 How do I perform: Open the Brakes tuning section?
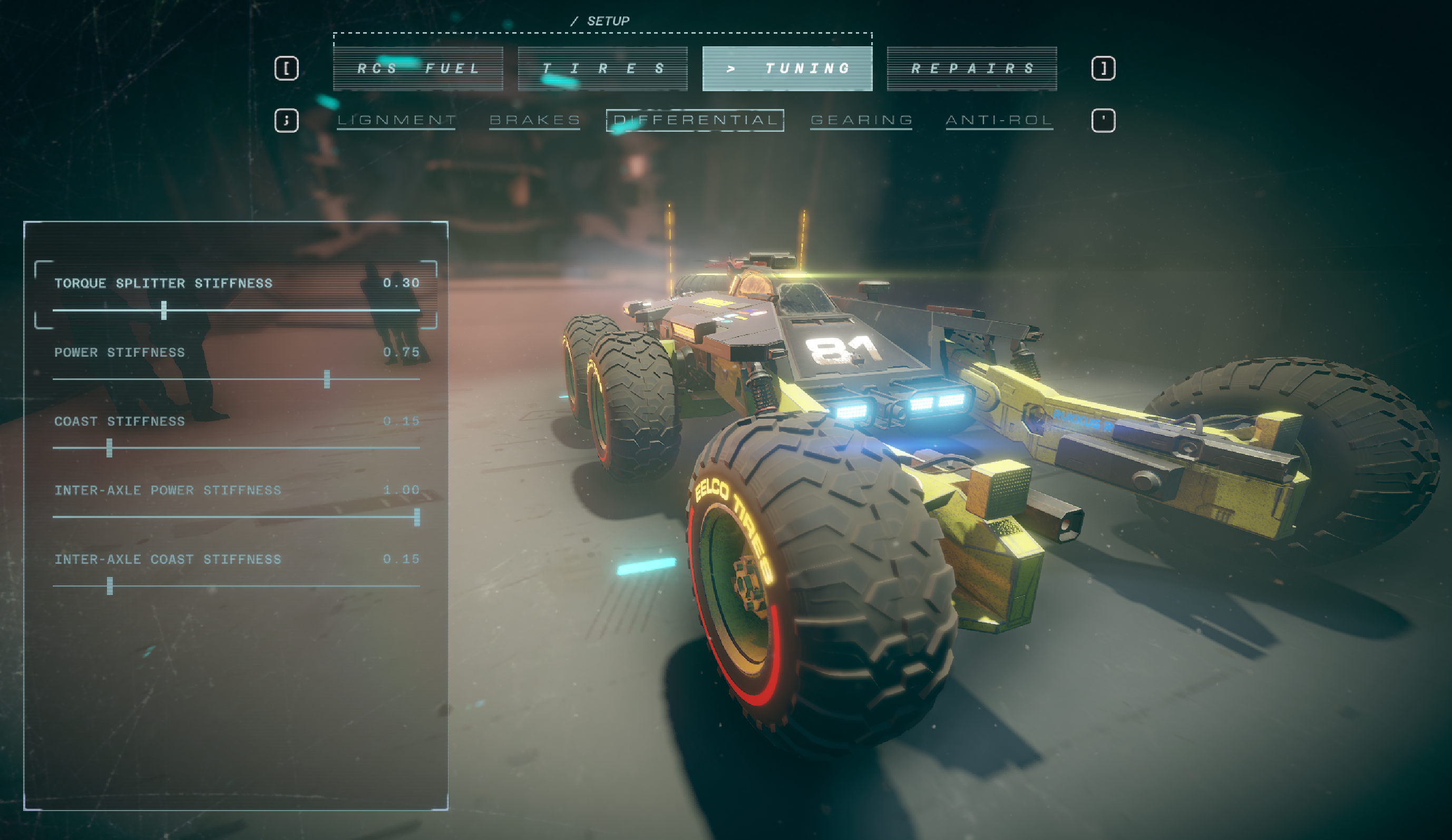click(x=534, y=120)
